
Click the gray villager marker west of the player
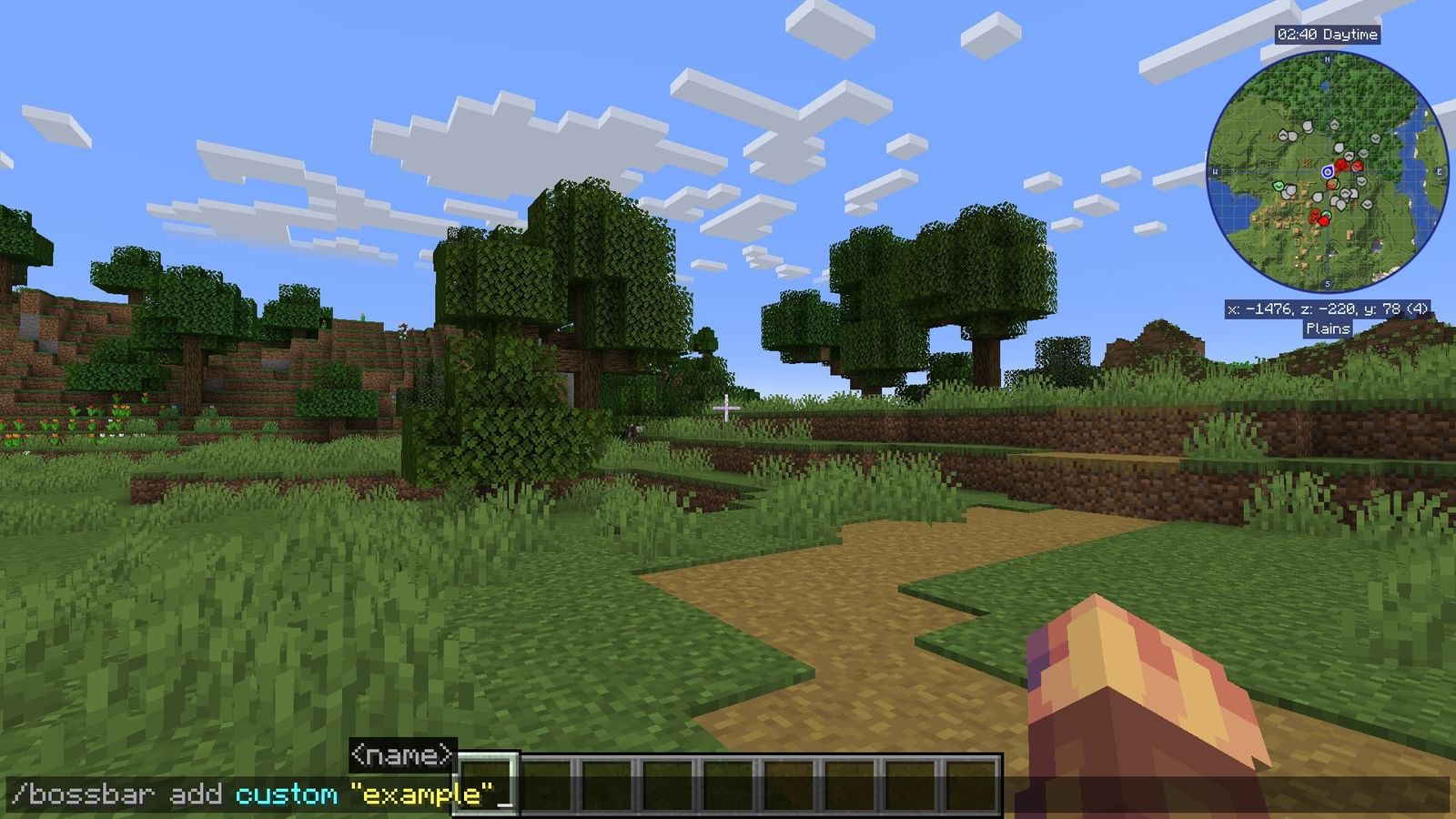1289,188
